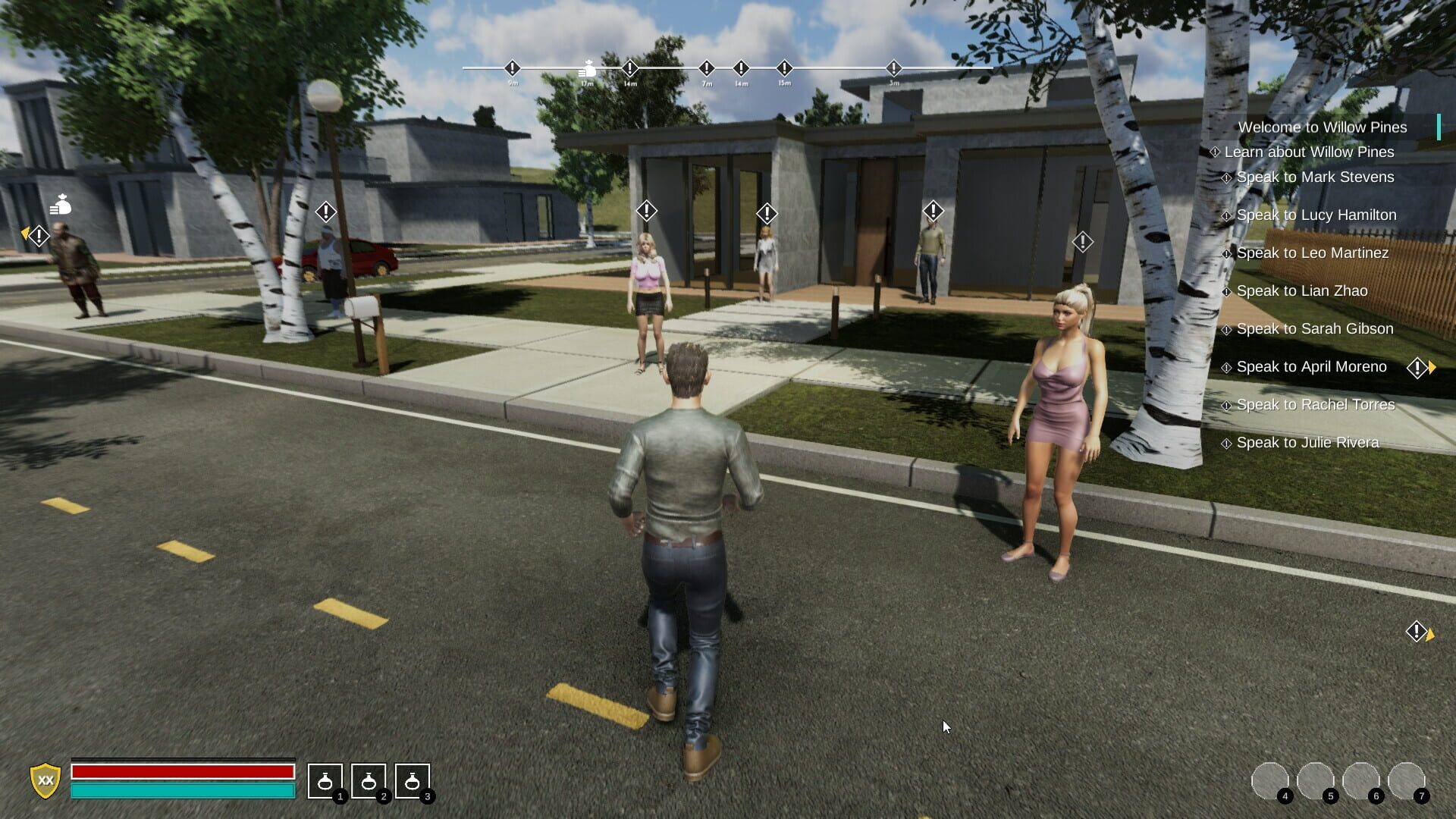Select the Welcome to Willow Pines quest header
Screen dimensions: 1456x819
click(x=1323, y=127)
